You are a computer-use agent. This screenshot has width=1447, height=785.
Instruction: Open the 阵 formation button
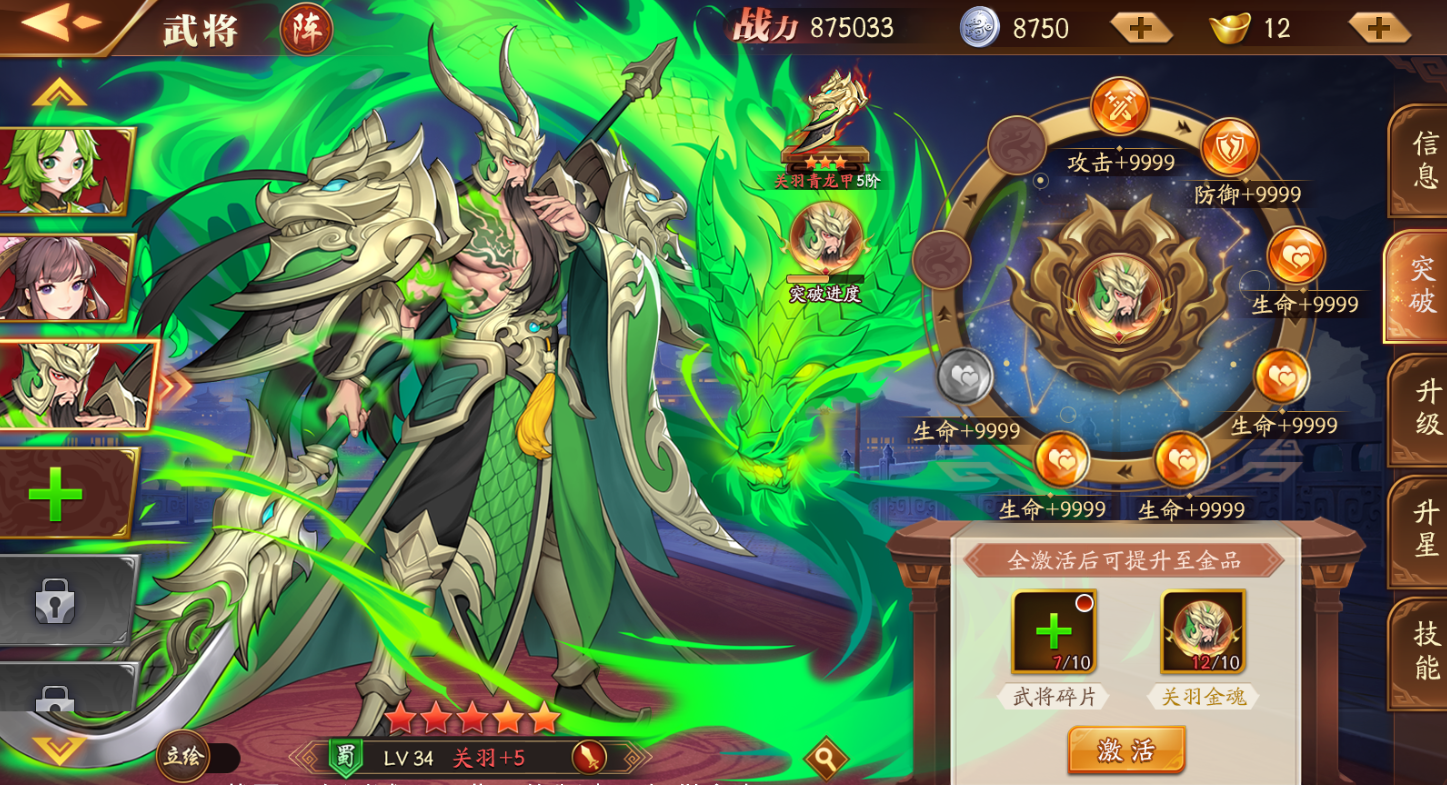[x=306, y=29]
